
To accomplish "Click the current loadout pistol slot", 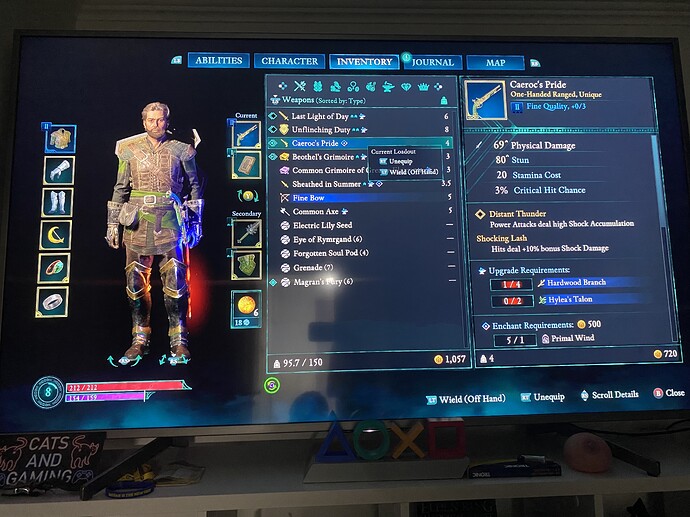I will coord(246,132).
